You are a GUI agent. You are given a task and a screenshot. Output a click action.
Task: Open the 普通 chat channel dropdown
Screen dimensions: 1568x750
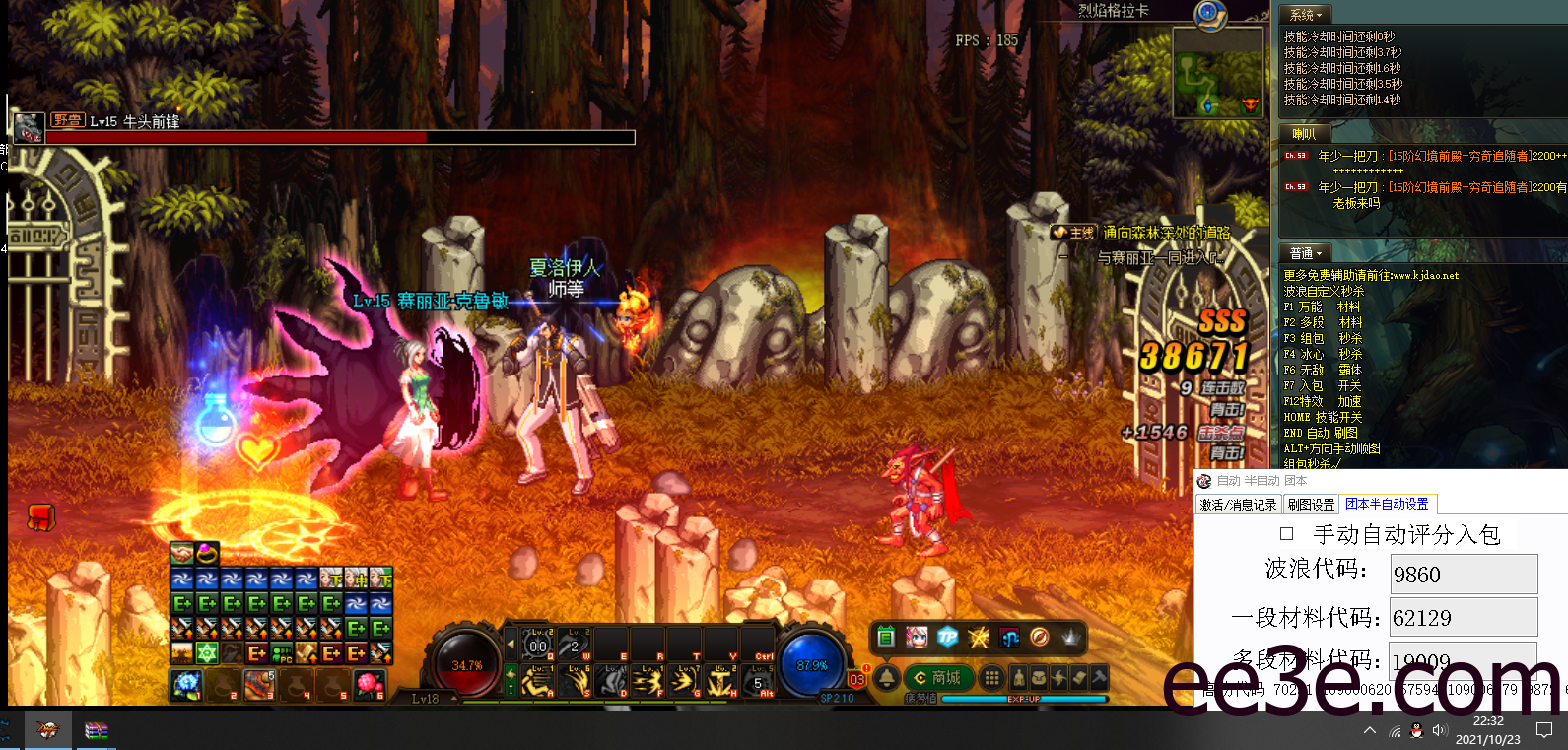point(1306,253)
